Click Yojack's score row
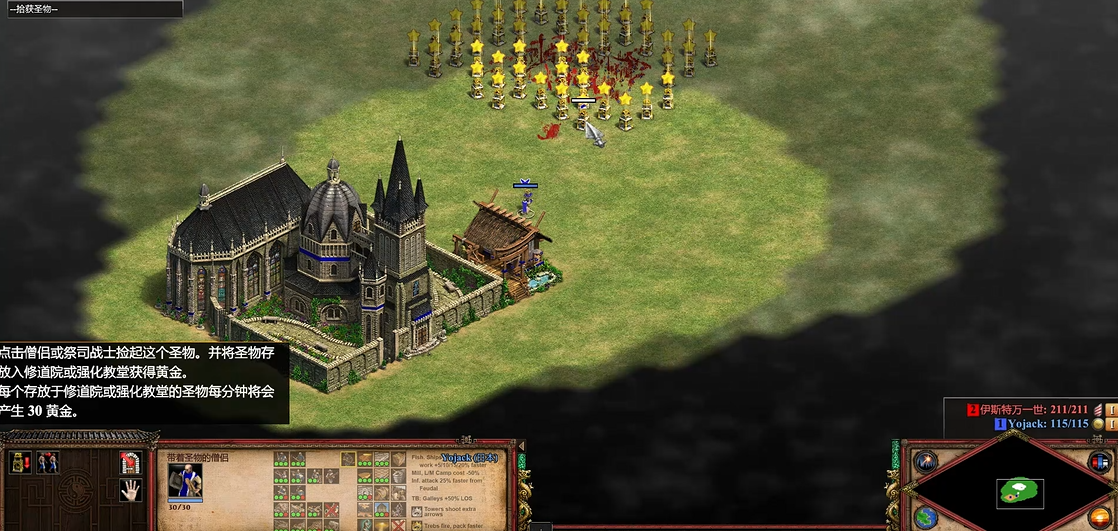 [x=1042, y=424]
